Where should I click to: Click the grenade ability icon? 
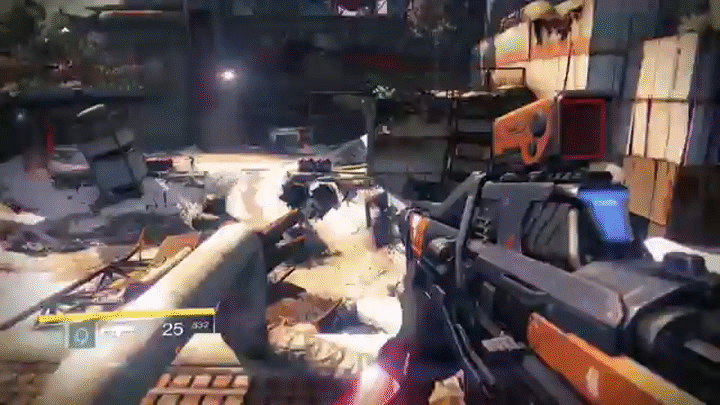point(81,334)
